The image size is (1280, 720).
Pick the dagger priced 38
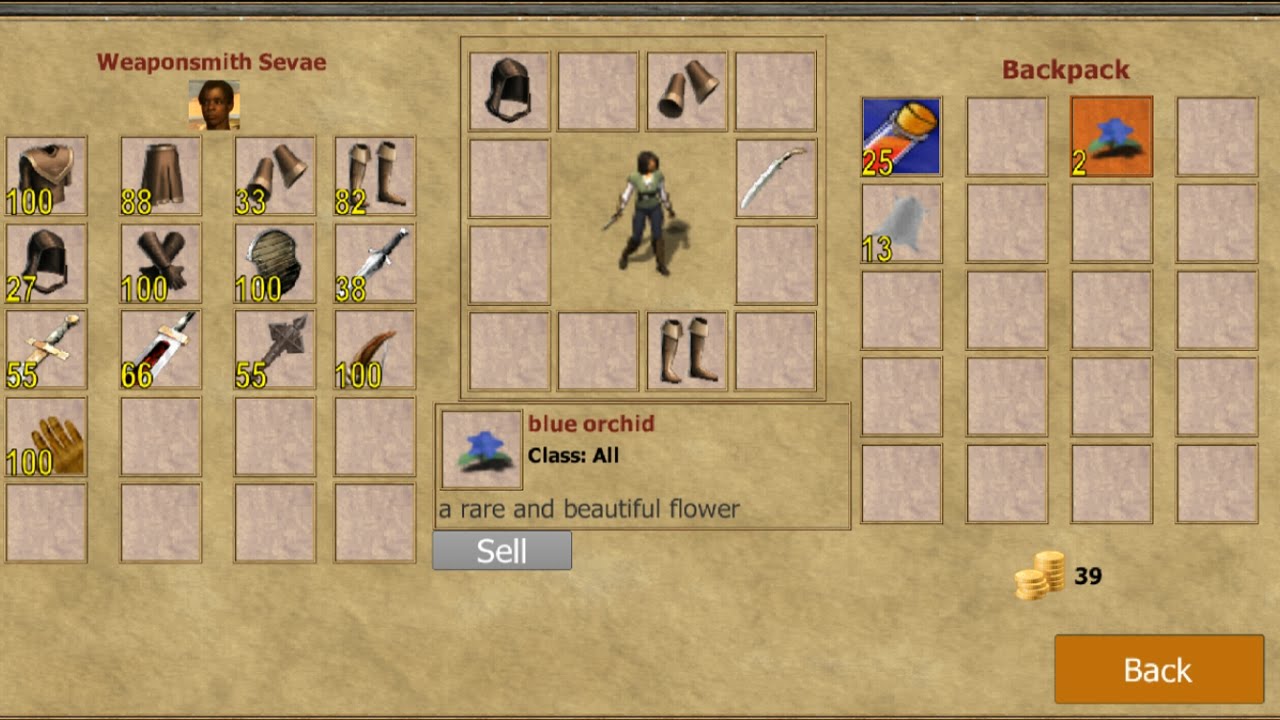pos(375,263)
